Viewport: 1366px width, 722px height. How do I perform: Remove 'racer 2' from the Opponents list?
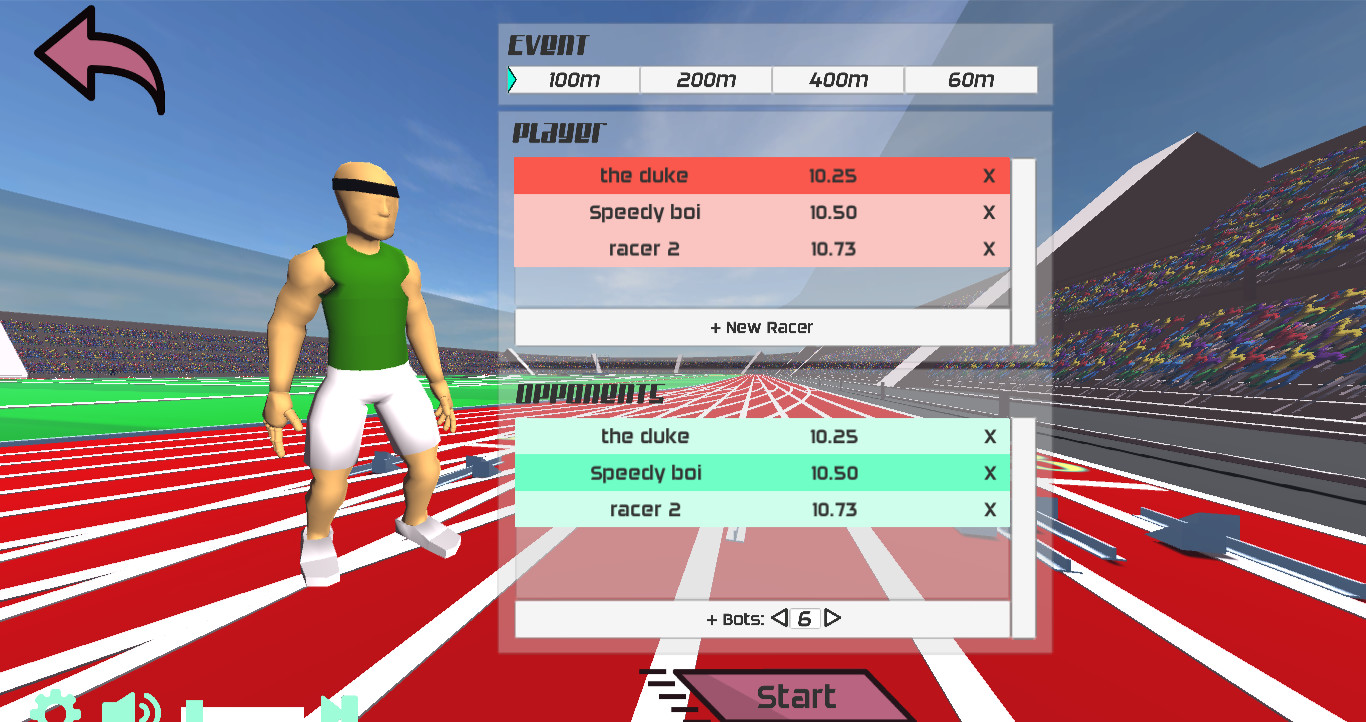coord(989,509)
